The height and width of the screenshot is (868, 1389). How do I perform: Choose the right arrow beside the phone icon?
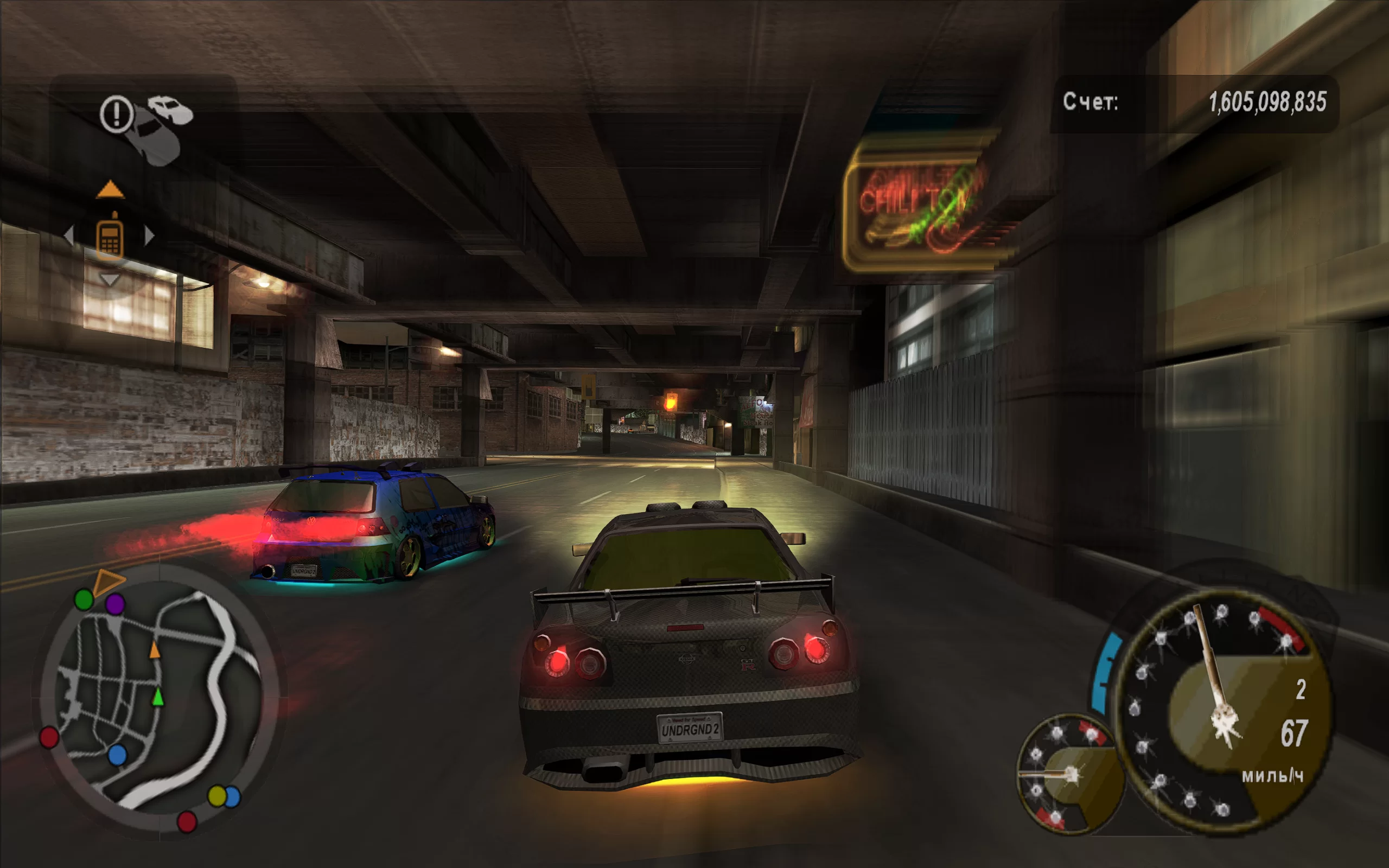[x=149, y=235]
